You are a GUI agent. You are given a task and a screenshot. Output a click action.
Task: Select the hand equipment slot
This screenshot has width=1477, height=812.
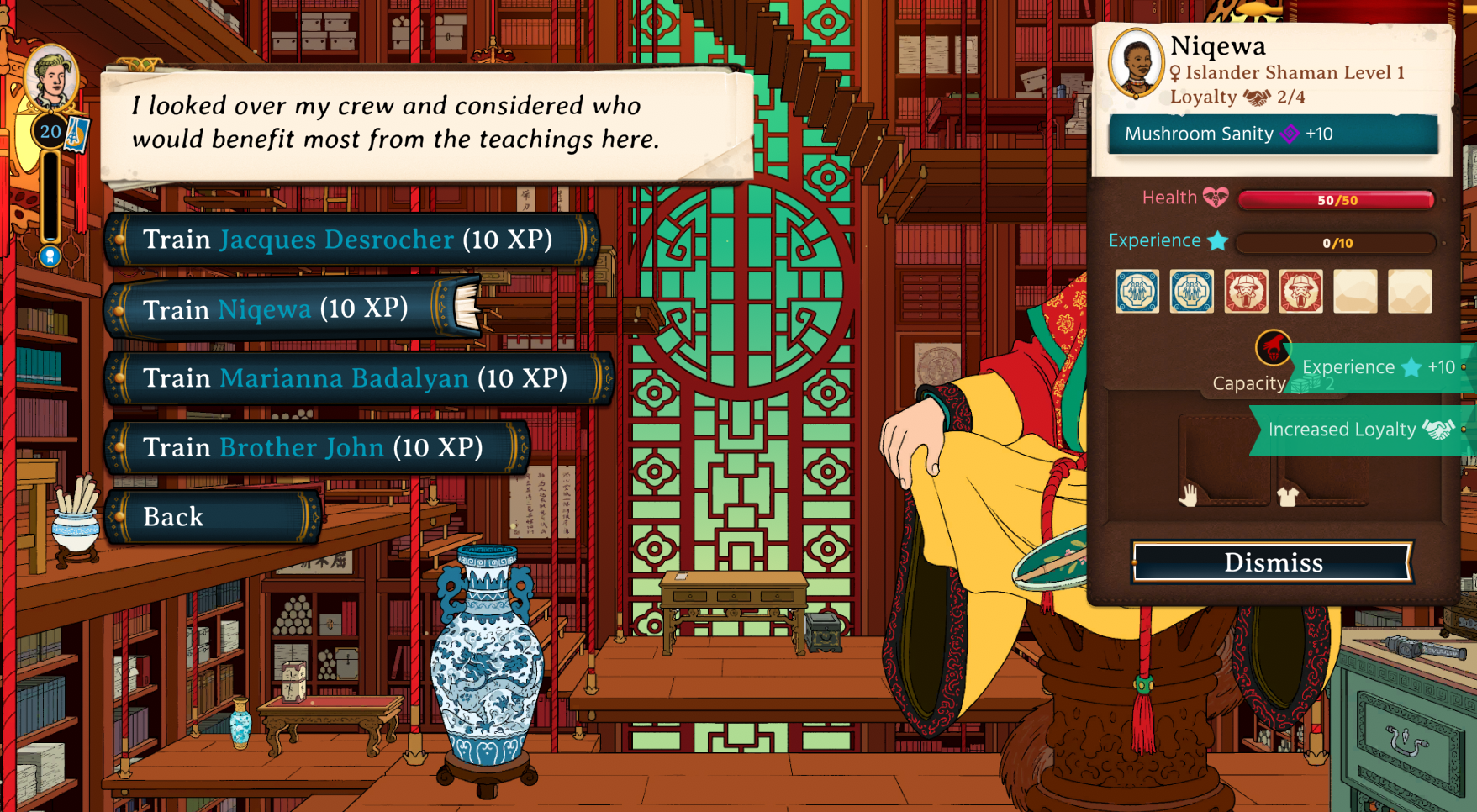pyautogui.click(x=1223, y=461)
